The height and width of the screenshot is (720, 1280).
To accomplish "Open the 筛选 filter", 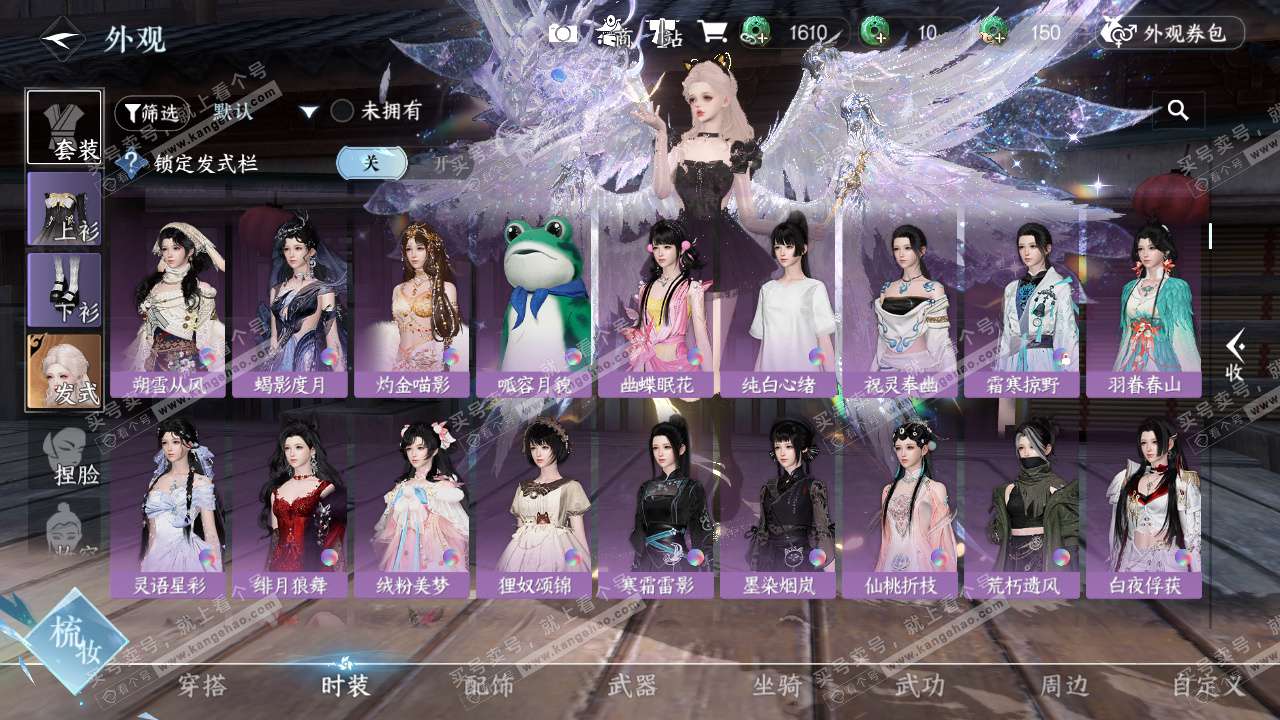I will pyautogui.click(x=151, y=113).
